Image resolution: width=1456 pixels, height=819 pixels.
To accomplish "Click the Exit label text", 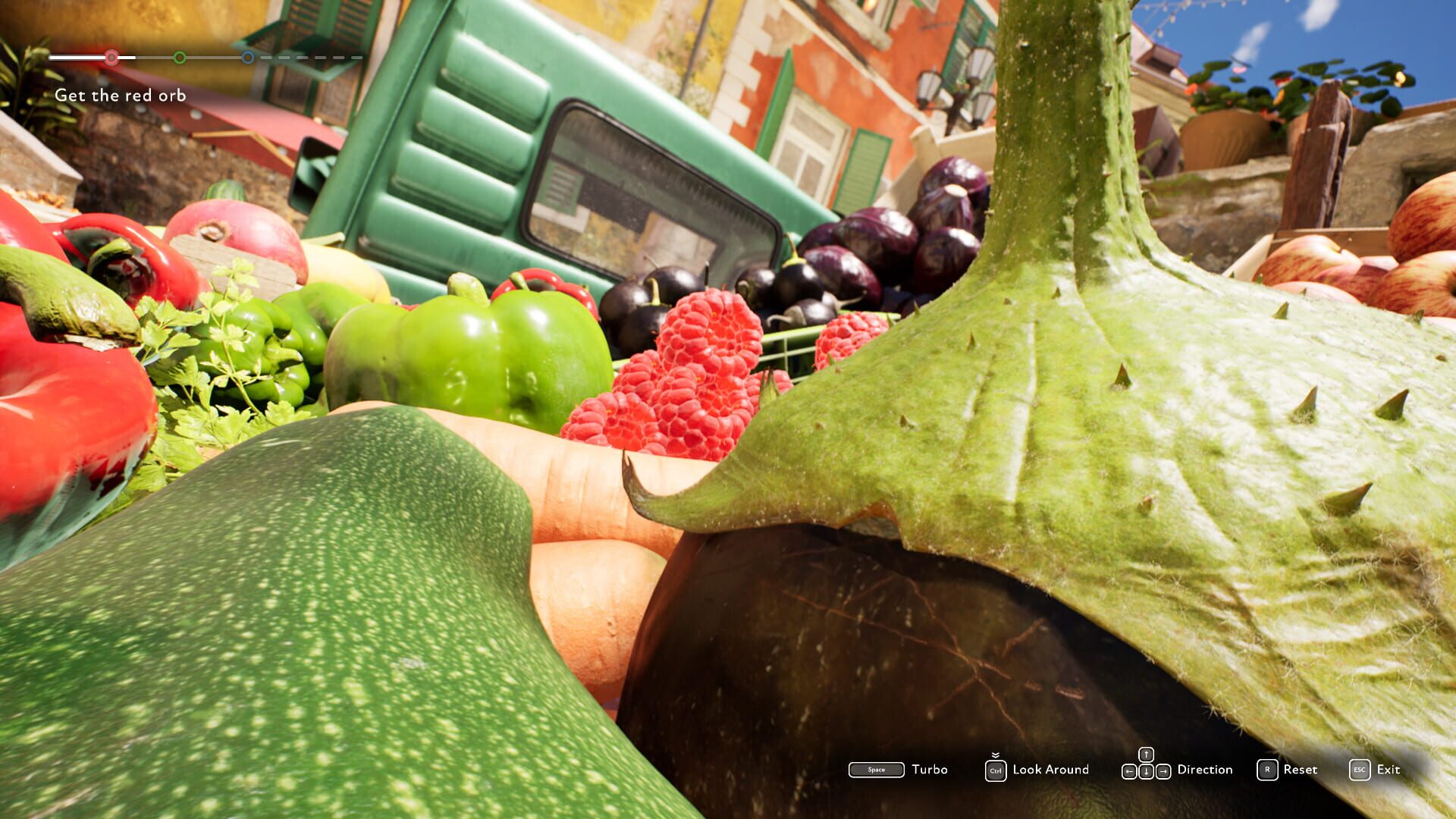I will point(1388,769).
